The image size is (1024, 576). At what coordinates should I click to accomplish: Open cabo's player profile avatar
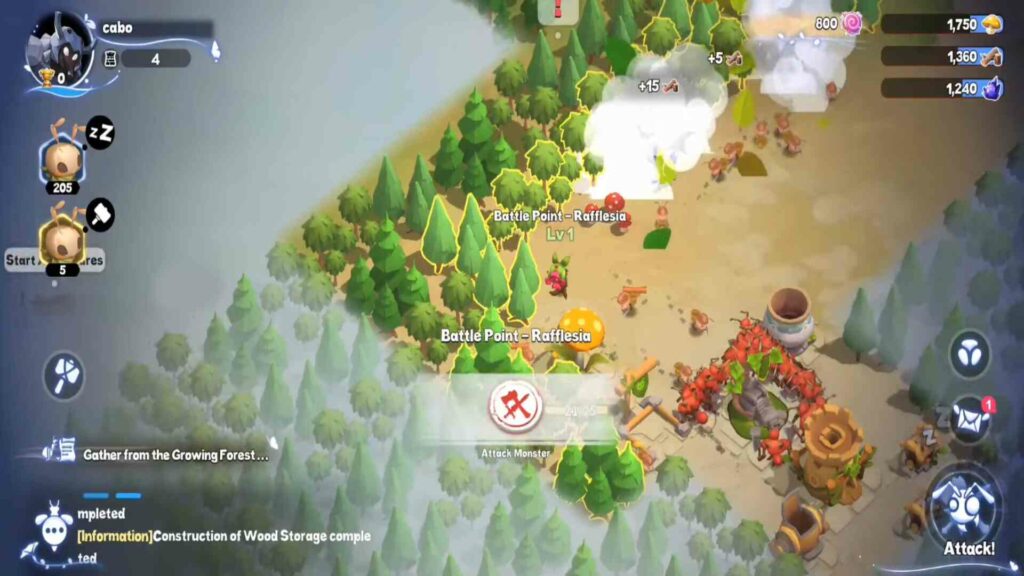pos(58,50)
